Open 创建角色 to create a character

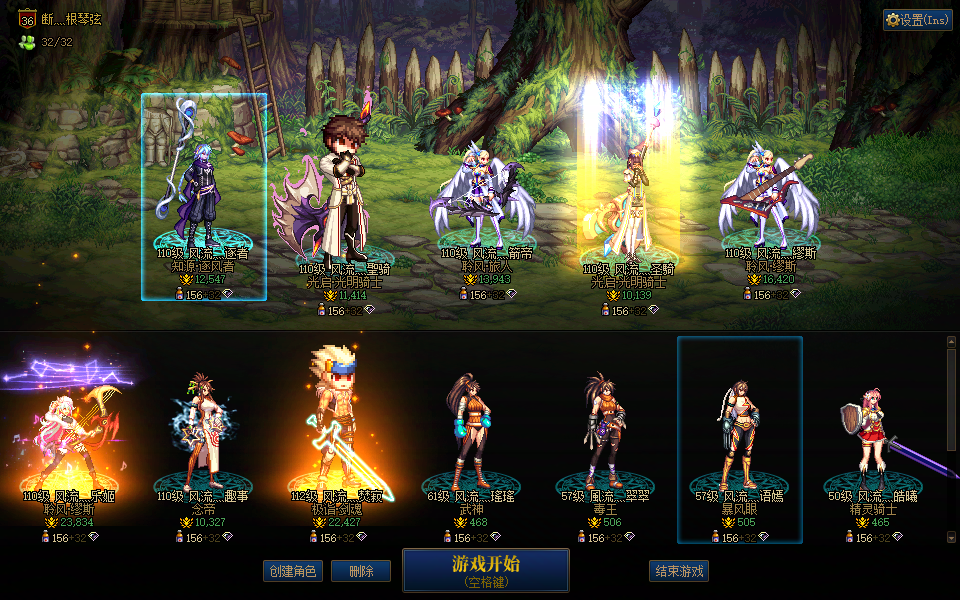292,571
